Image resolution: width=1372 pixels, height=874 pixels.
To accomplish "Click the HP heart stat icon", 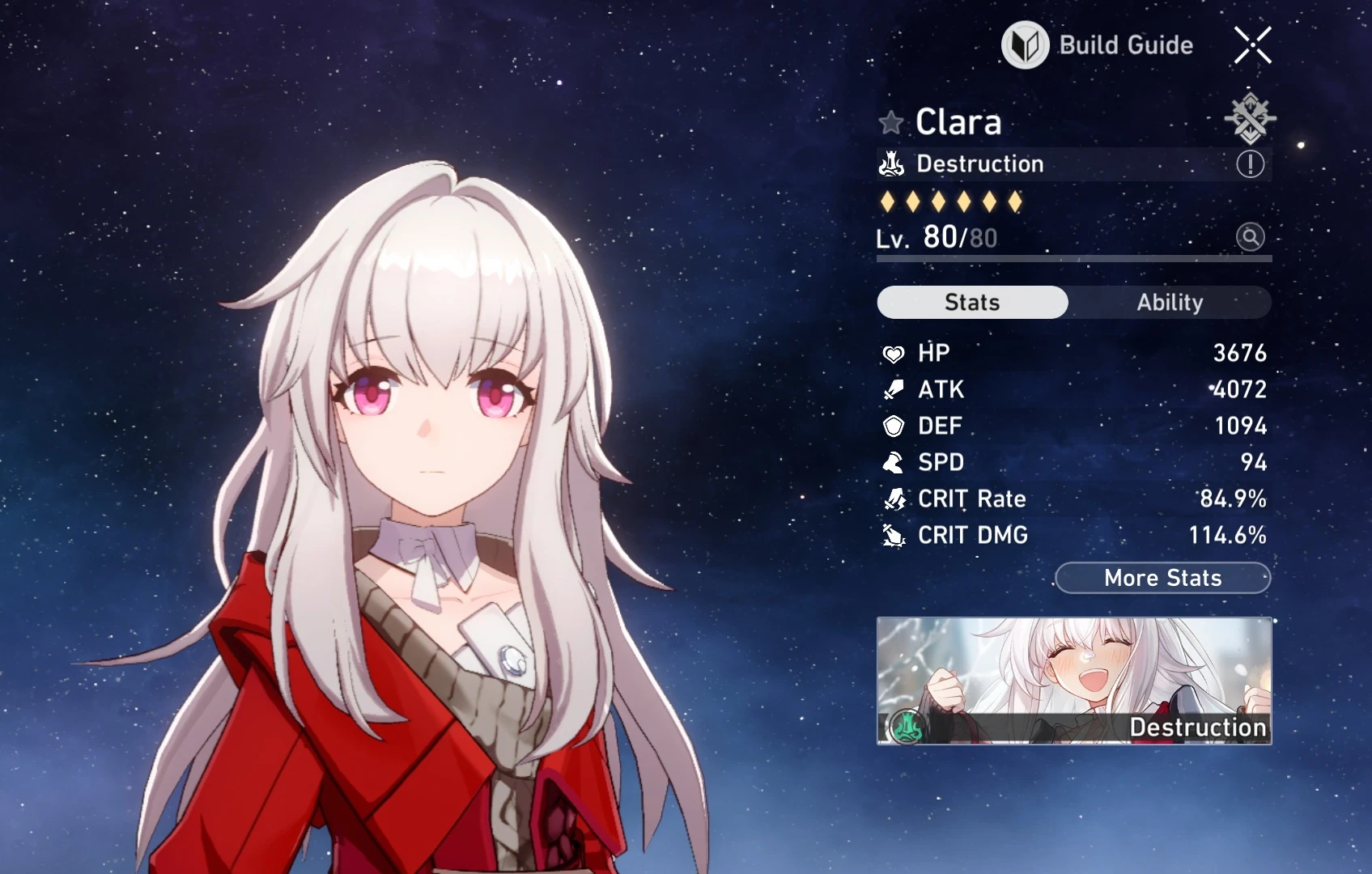I will pos(893,353).
